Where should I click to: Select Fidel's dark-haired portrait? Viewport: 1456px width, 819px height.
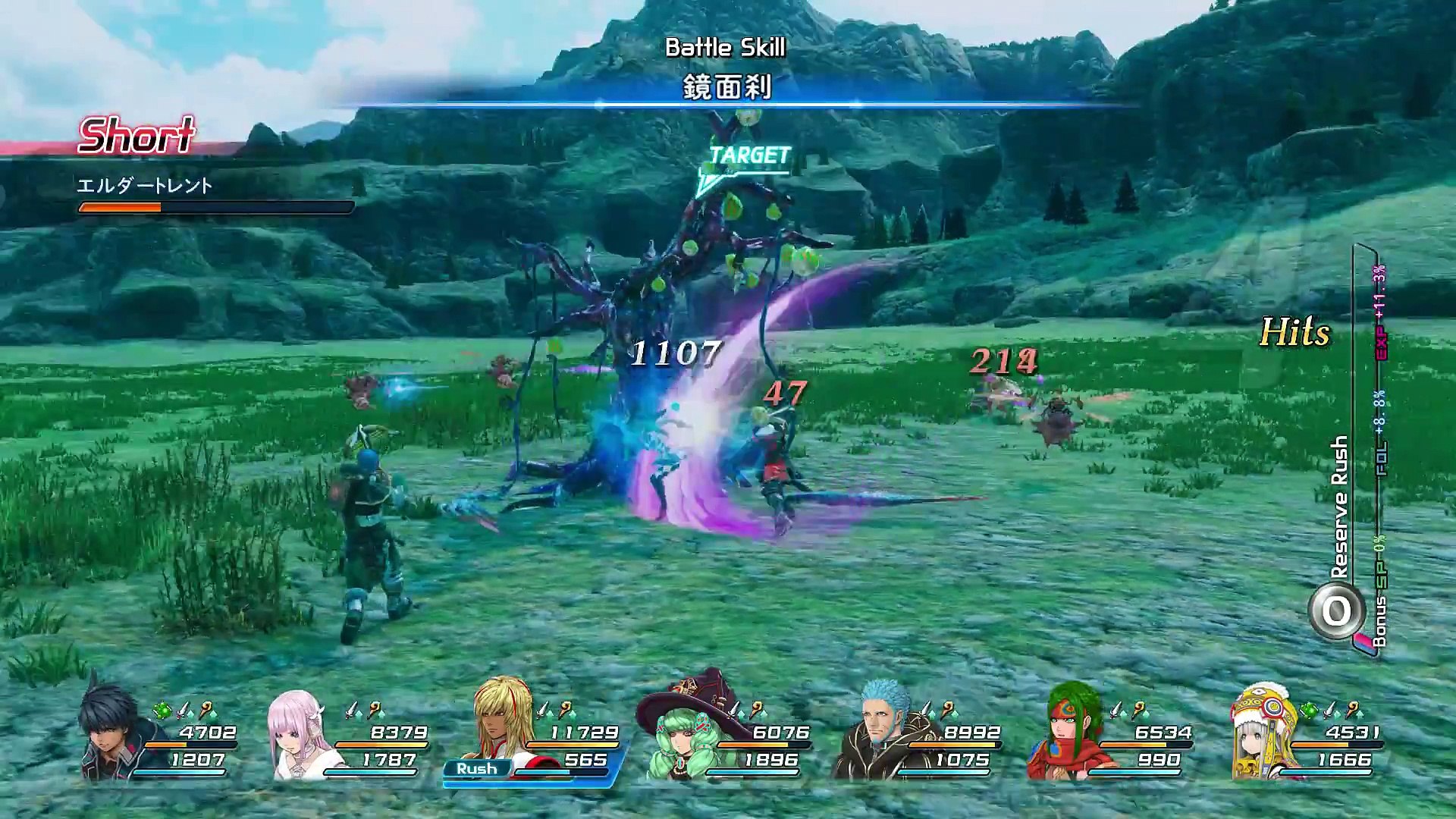tap(114, 732)
